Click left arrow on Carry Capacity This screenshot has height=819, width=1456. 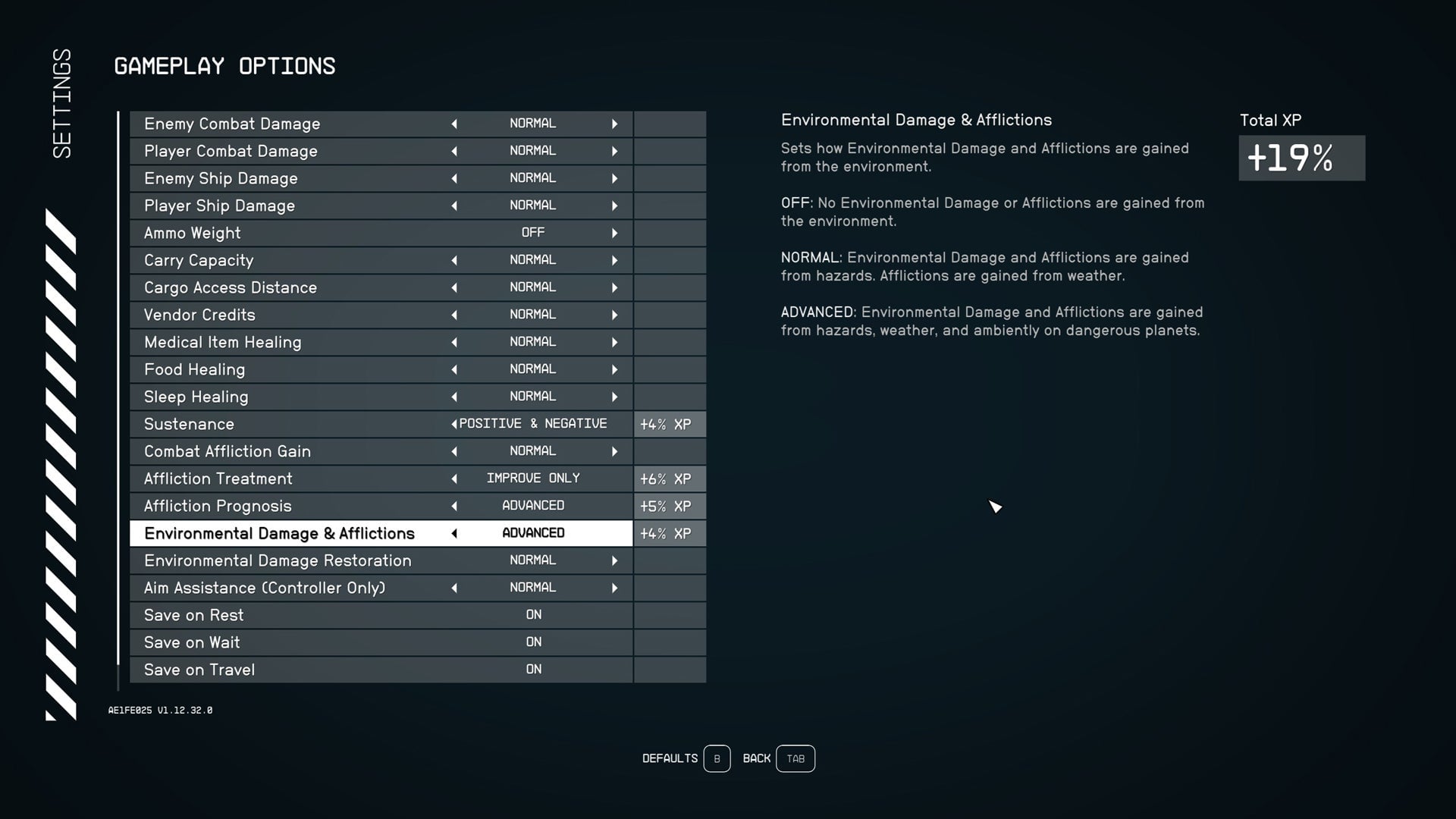coord(453,260)
